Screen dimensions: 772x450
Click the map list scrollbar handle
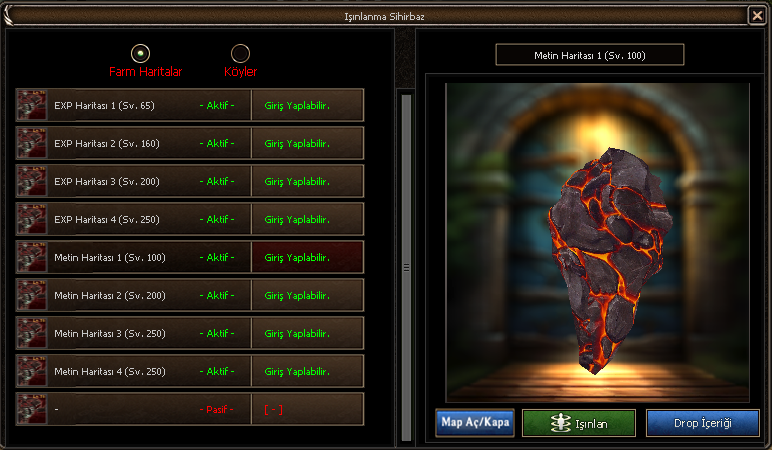click(406, 266)
